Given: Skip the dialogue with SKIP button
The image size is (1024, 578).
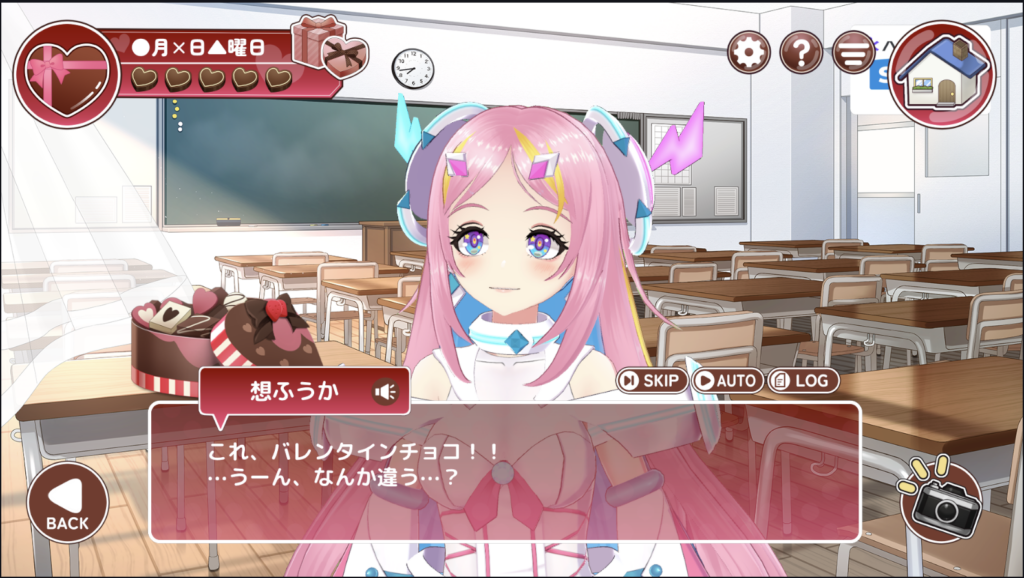Looking at the screenshot, I should (x=652, y=380).
